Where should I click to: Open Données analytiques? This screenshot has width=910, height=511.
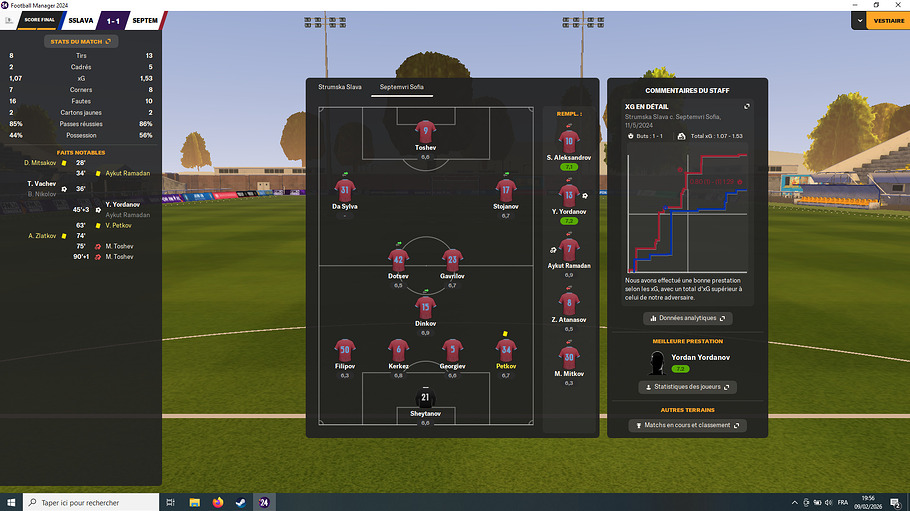click(x=687, y=318)
